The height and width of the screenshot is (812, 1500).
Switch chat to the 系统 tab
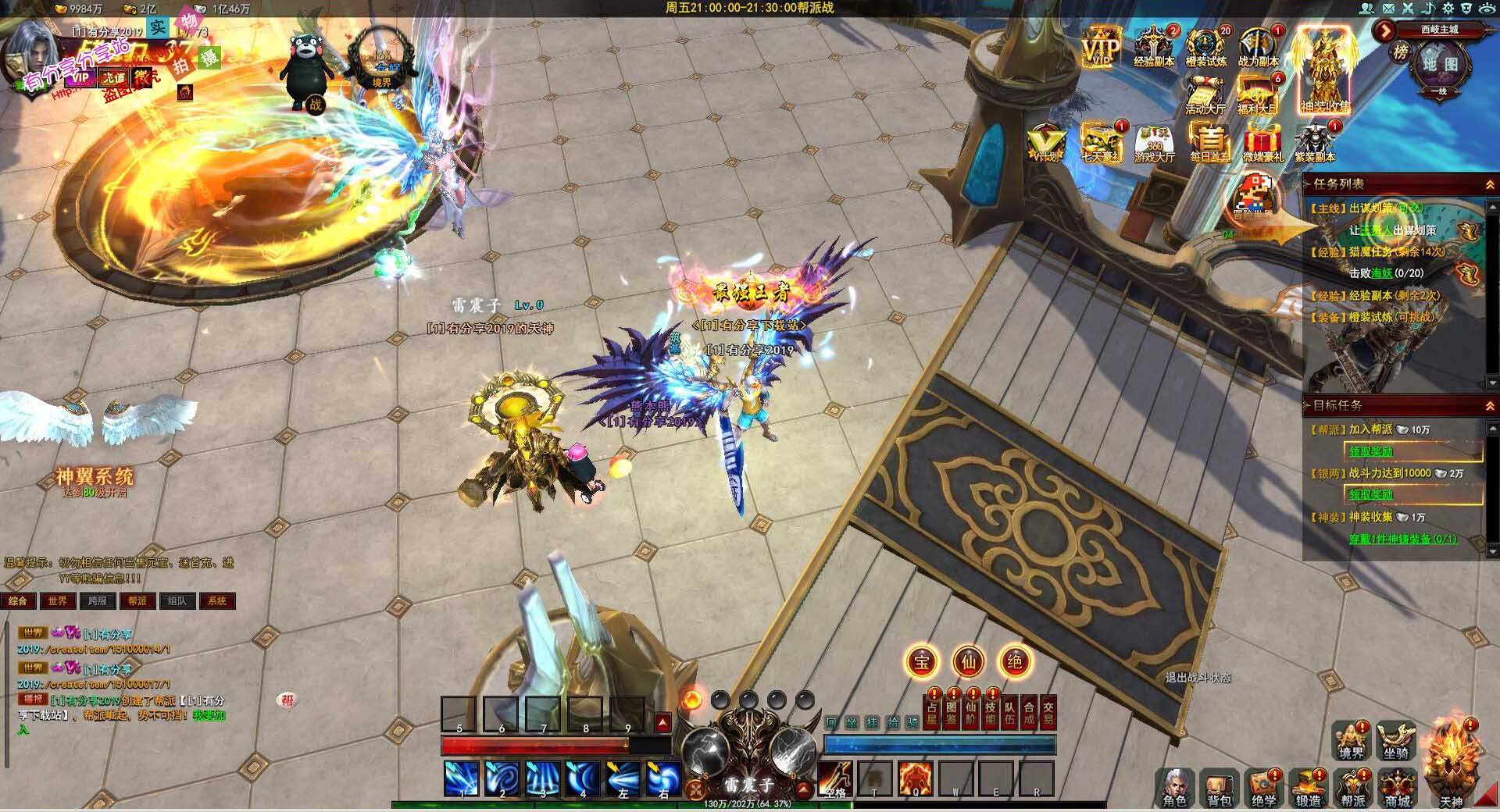tap(217, 601)
